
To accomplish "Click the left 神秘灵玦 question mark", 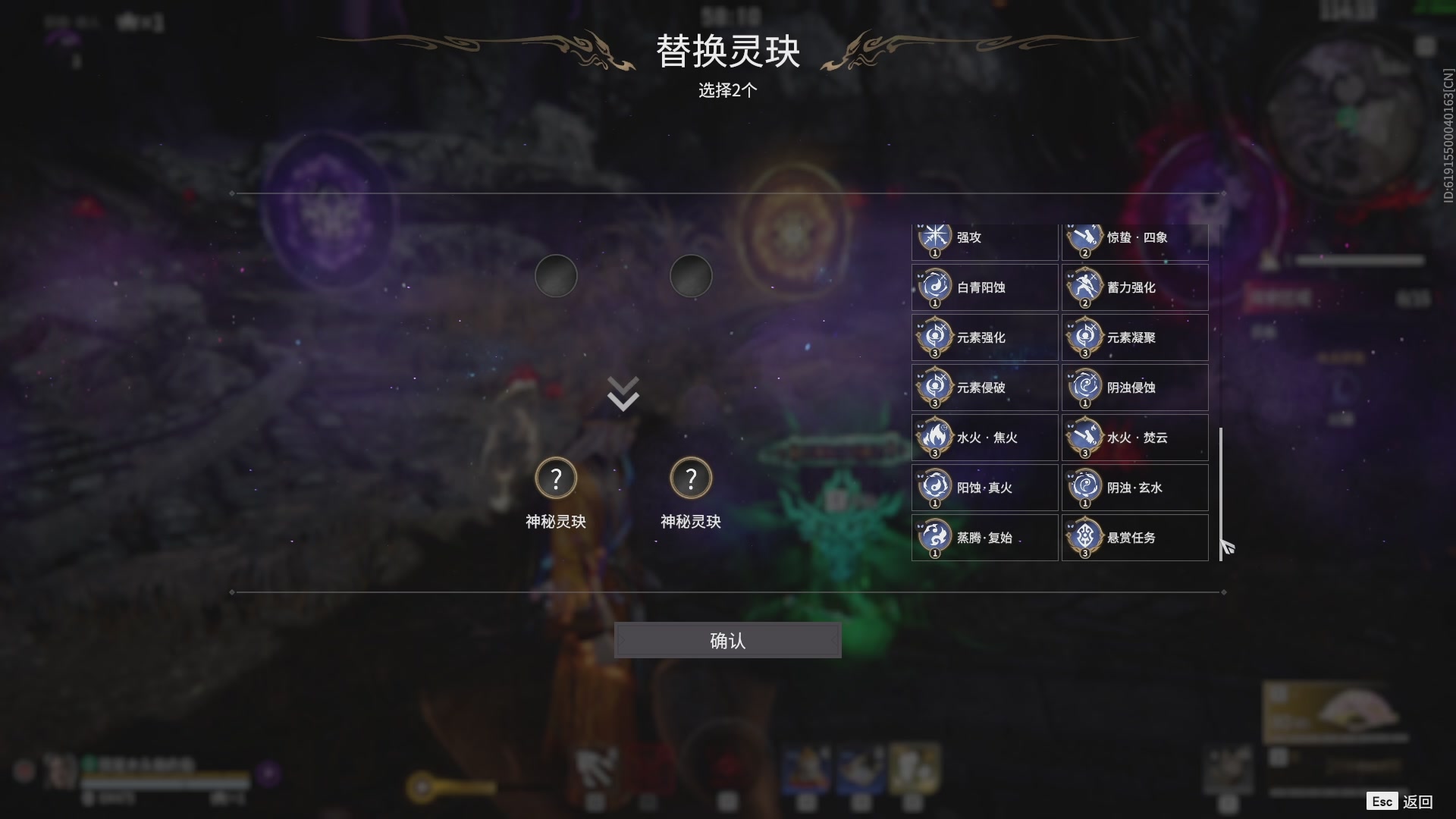I will [x=557, y=478].
